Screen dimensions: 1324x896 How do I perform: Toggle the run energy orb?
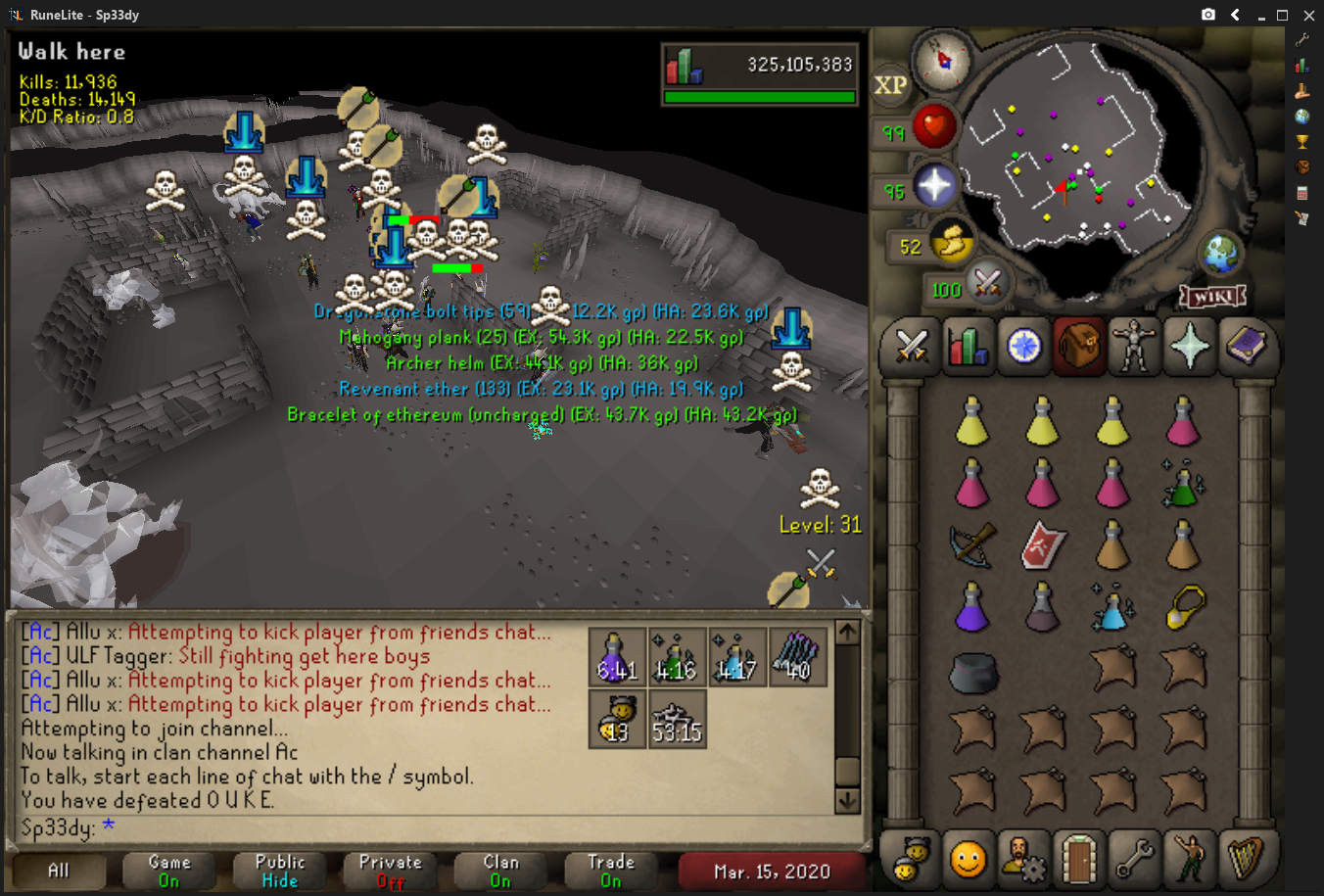pos(950,244)
